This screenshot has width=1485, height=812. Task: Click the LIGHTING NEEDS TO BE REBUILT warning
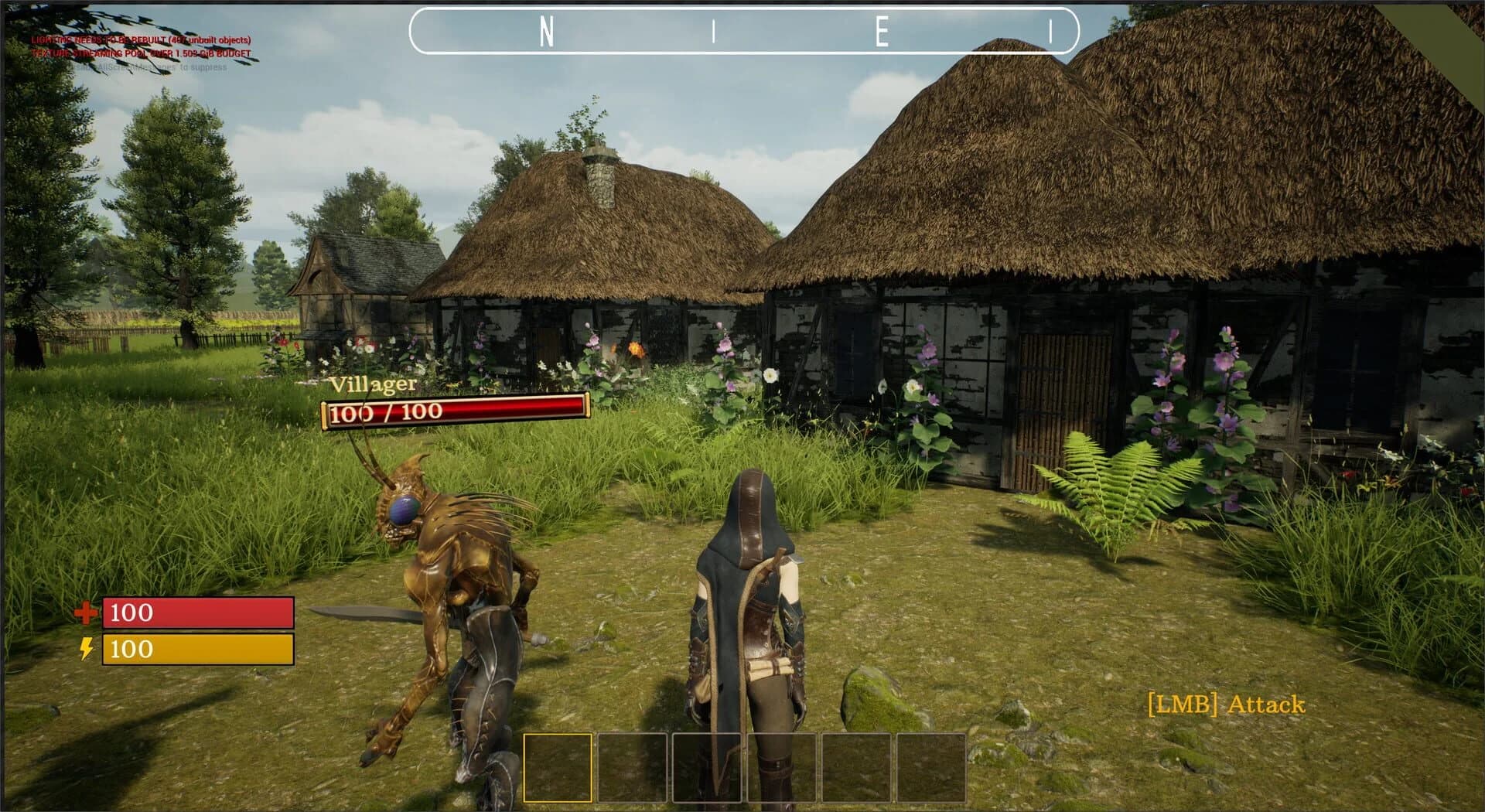click(x=142, y=39)
